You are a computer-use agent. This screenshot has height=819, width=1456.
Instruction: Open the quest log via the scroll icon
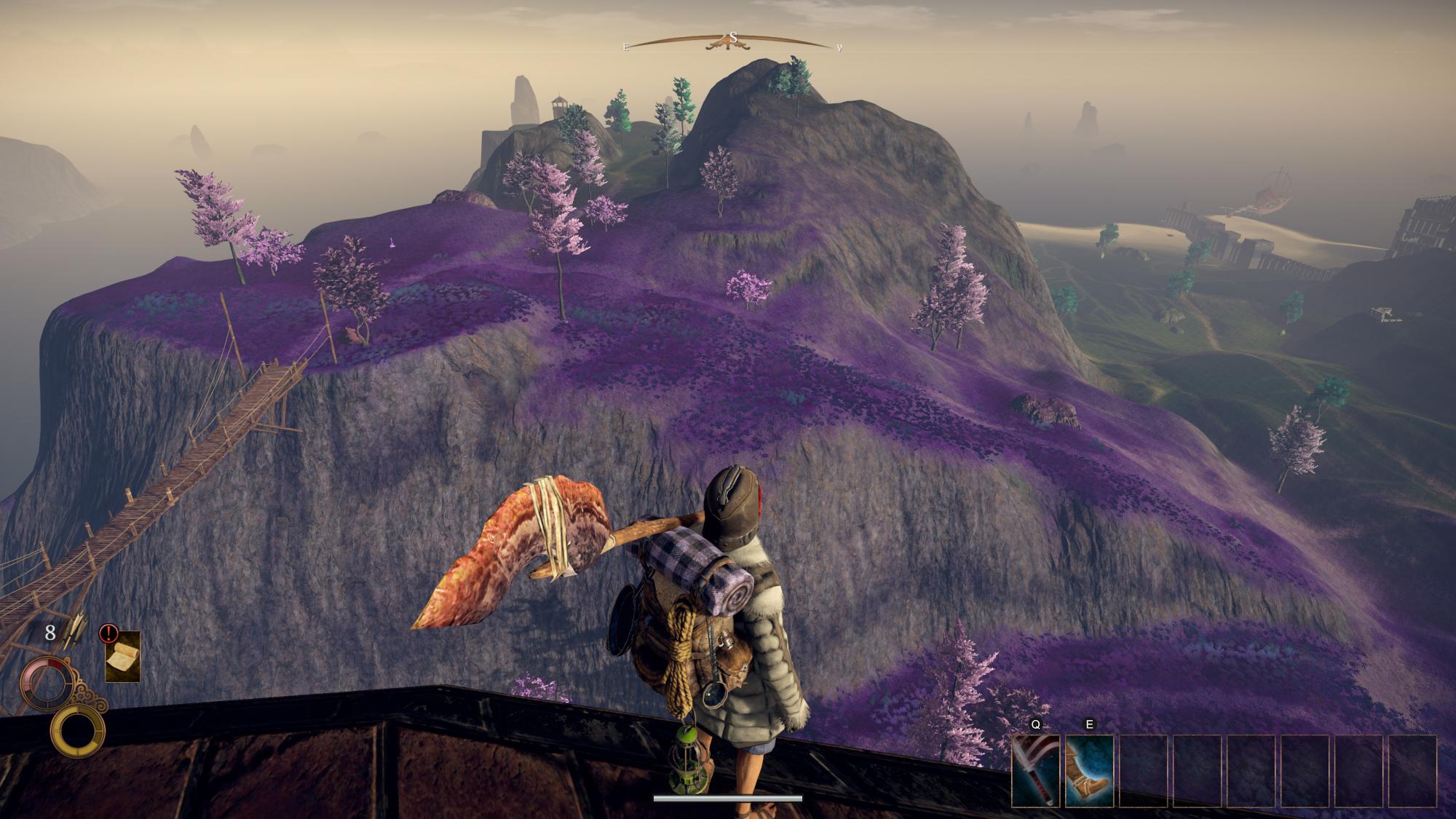[x=123, y=657]
